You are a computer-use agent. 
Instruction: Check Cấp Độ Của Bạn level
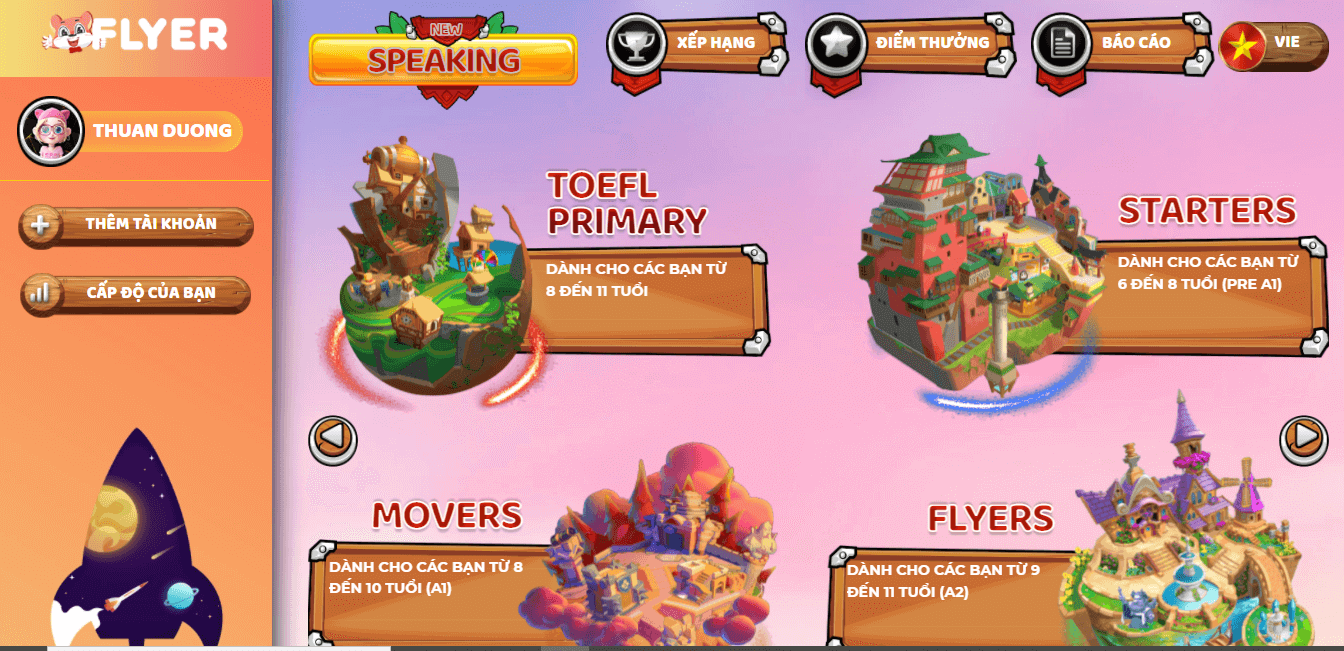(136, 293)
